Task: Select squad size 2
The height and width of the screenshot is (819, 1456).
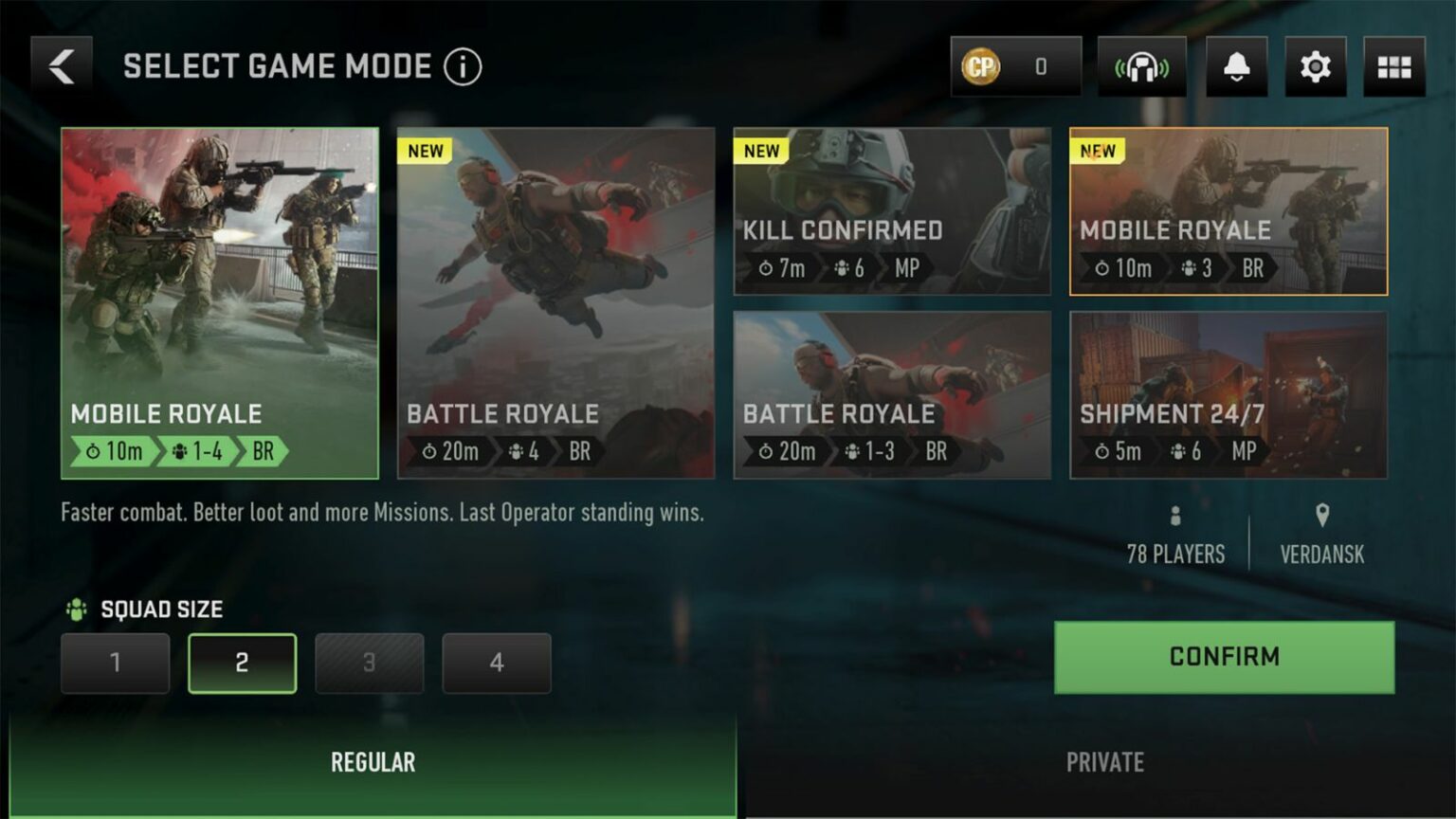Action: tap(242, 663)
